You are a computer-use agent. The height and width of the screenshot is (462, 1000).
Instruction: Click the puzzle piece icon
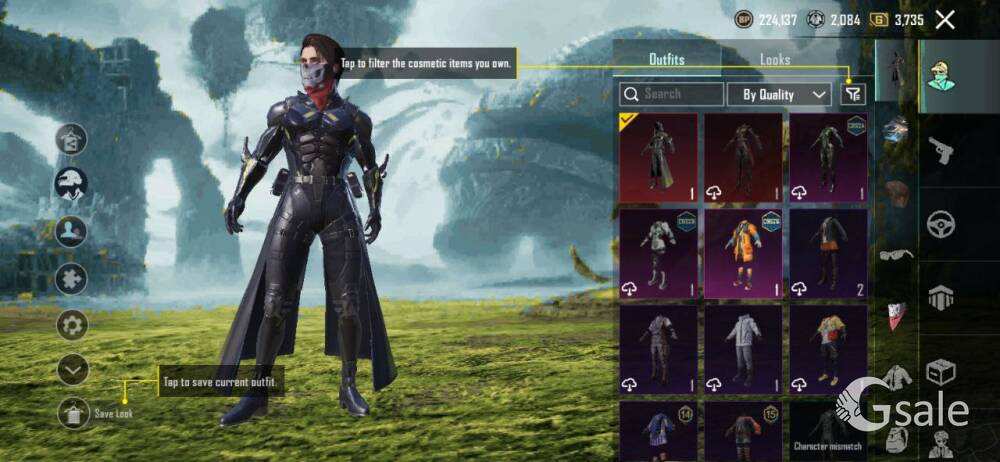point(72,278)
